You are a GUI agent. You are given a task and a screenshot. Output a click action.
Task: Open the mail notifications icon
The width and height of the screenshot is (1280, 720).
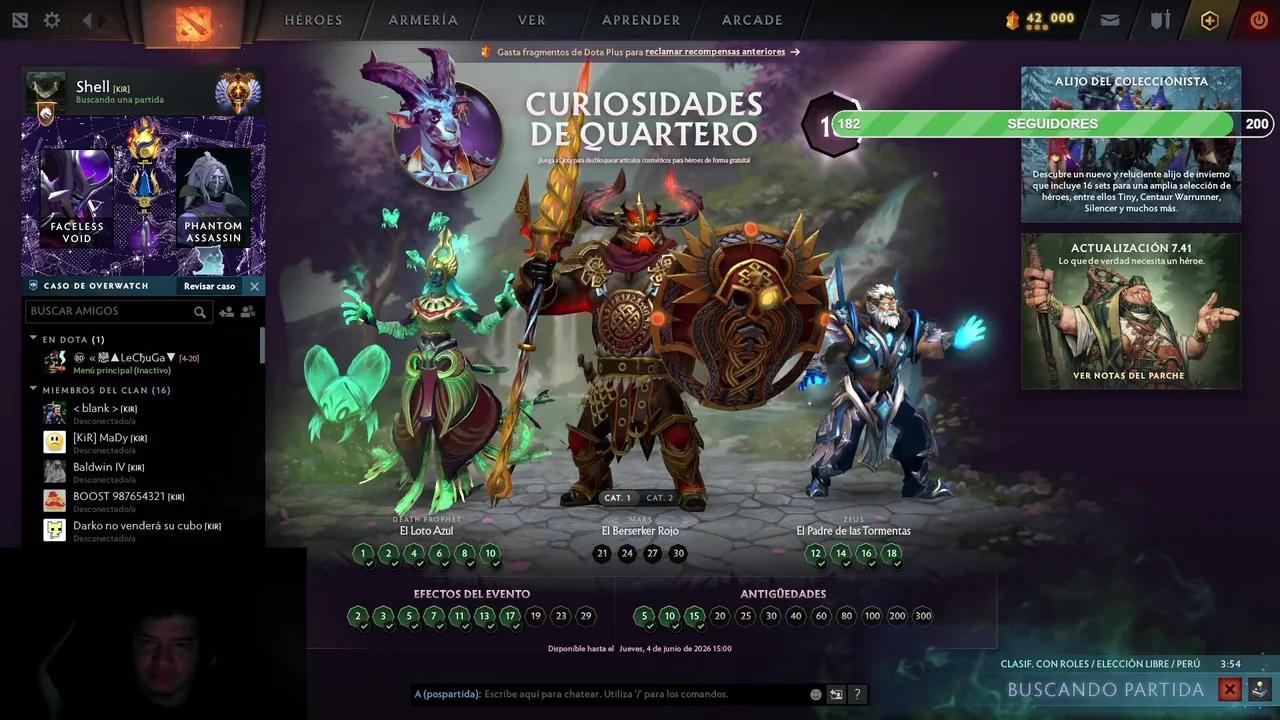tap(1110, 19)
